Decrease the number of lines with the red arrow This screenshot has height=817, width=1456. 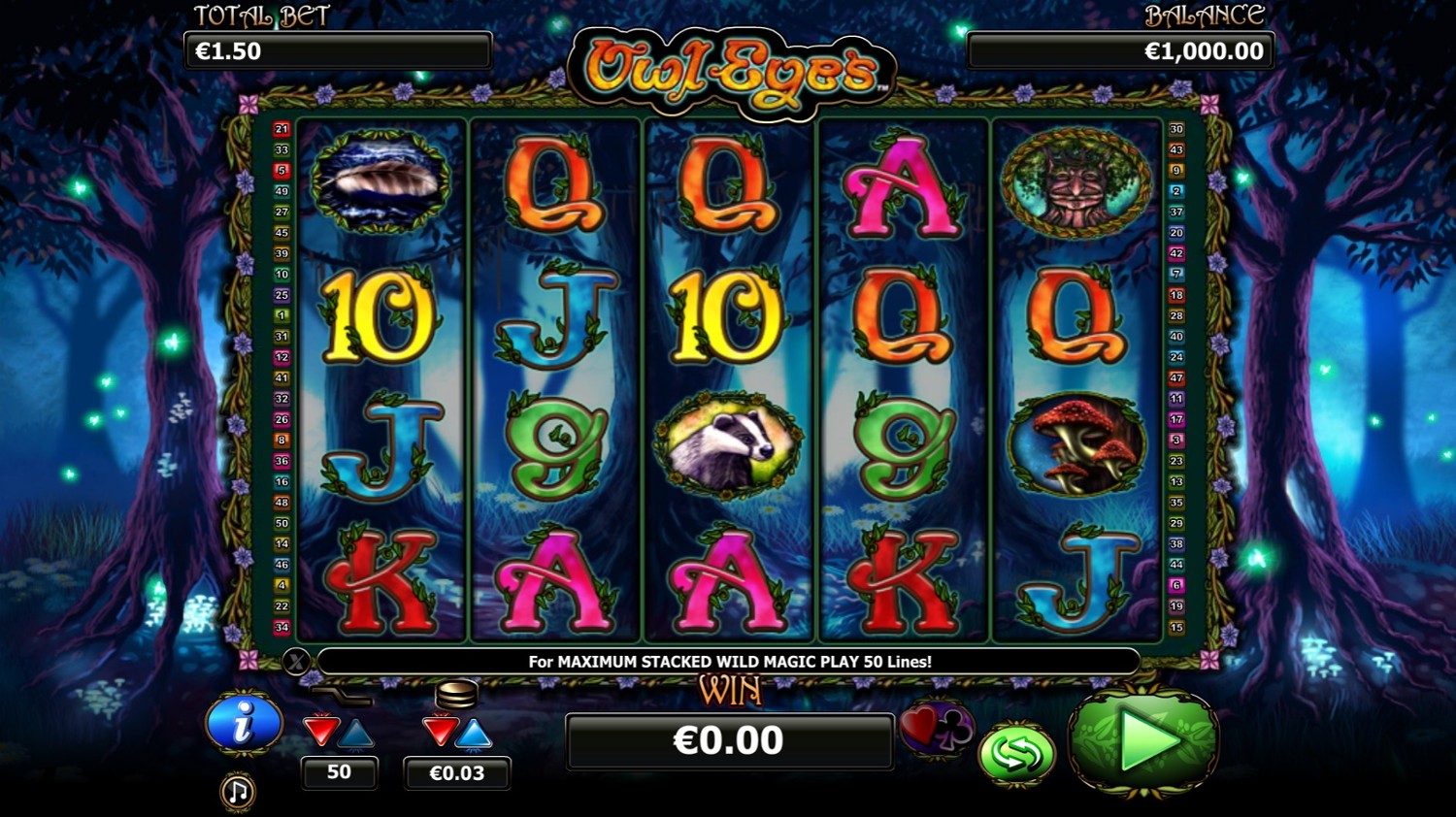(321, 731)
